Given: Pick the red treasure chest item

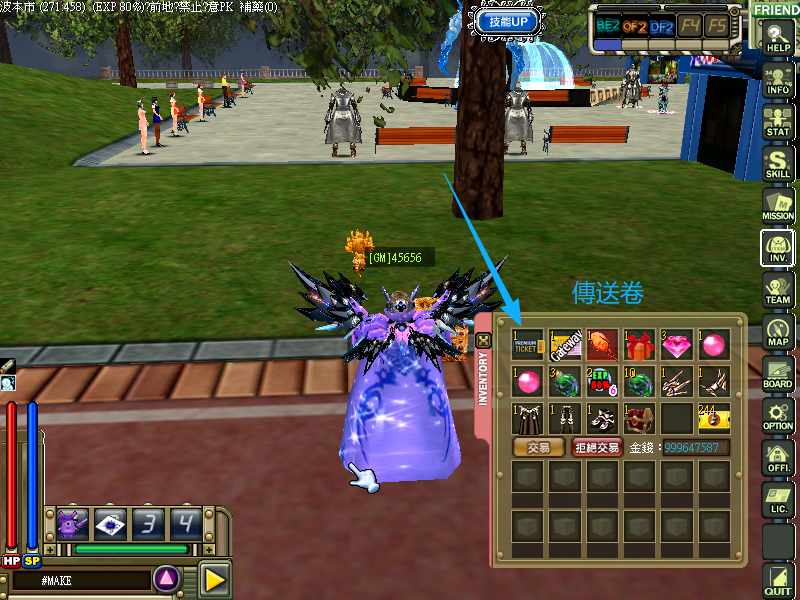Looking at the screenshot, I should pyautogui.click(x=639, y=418).
